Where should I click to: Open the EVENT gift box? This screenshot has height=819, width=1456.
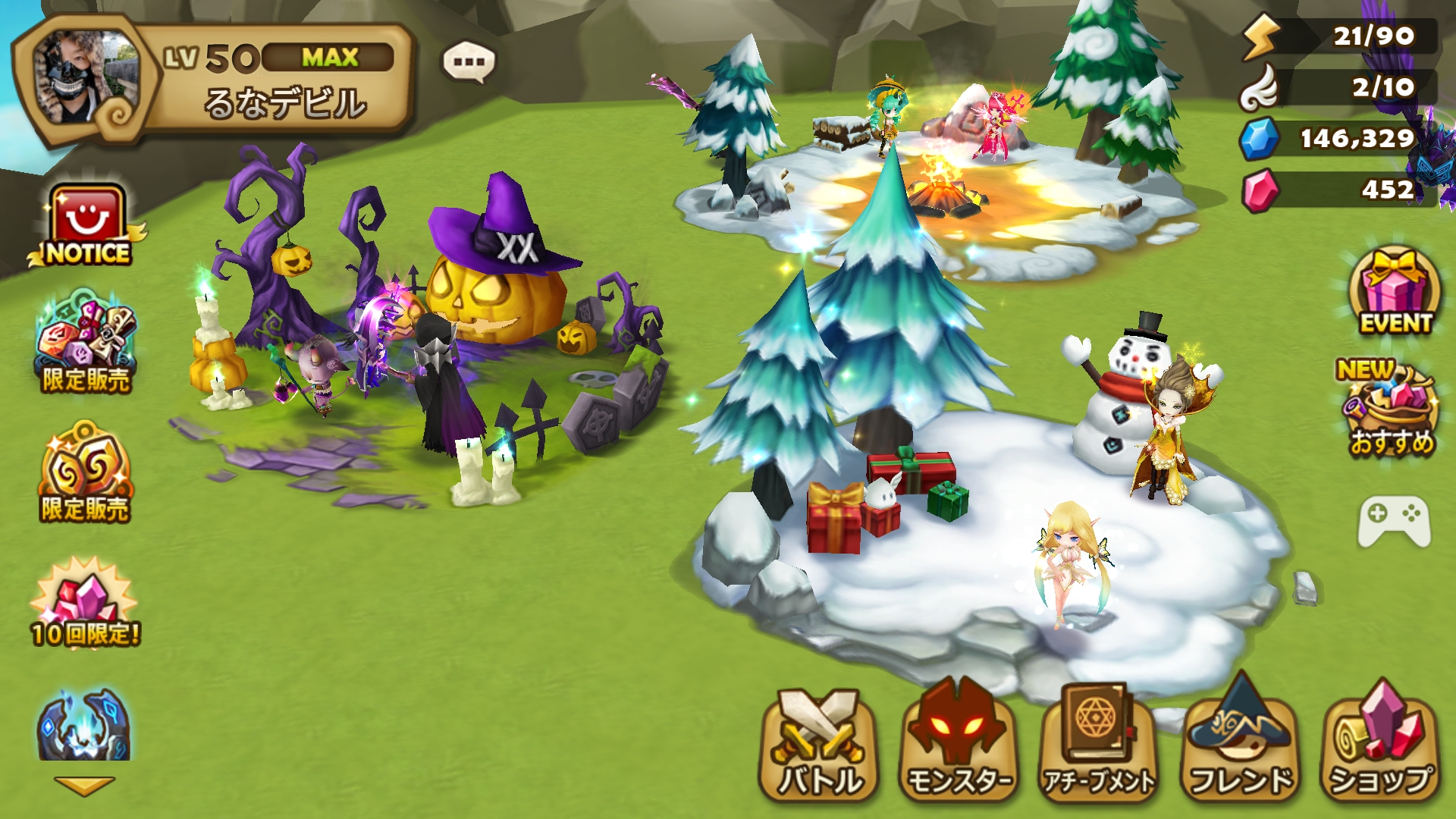[x=1395, y=292]
